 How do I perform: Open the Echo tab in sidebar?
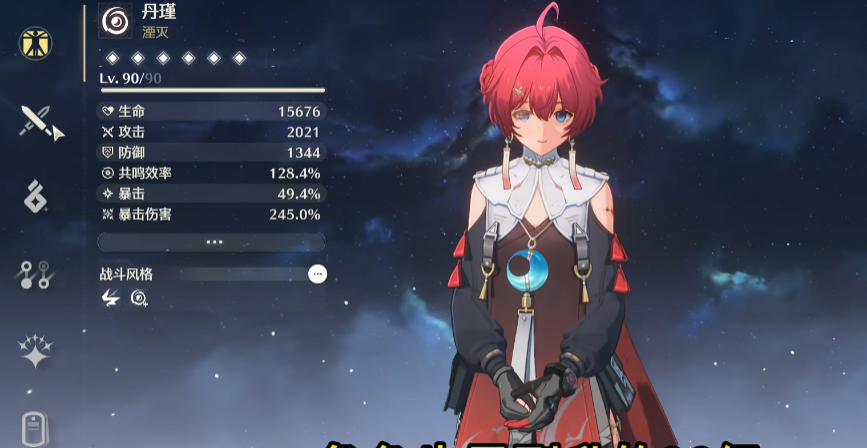pyautogui.click(x=36, y=196)
